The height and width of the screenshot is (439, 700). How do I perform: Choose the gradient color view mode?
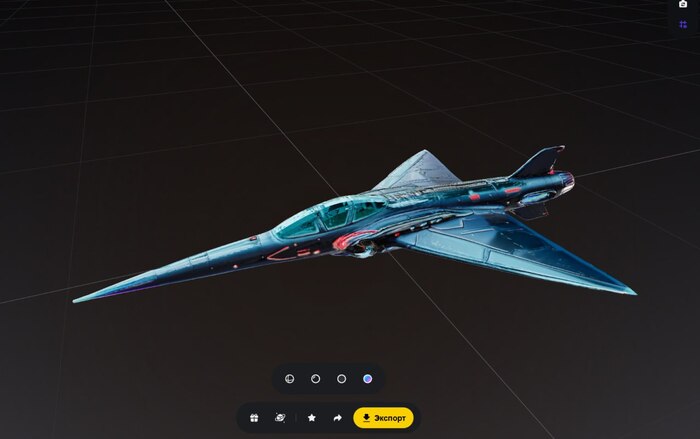[368, 379]
